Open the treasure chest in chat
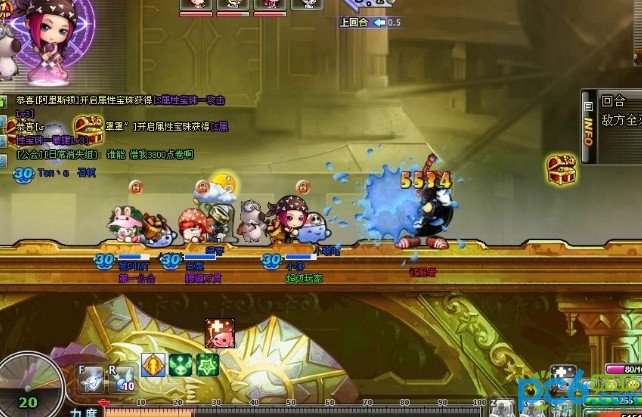 pos(88,128)
